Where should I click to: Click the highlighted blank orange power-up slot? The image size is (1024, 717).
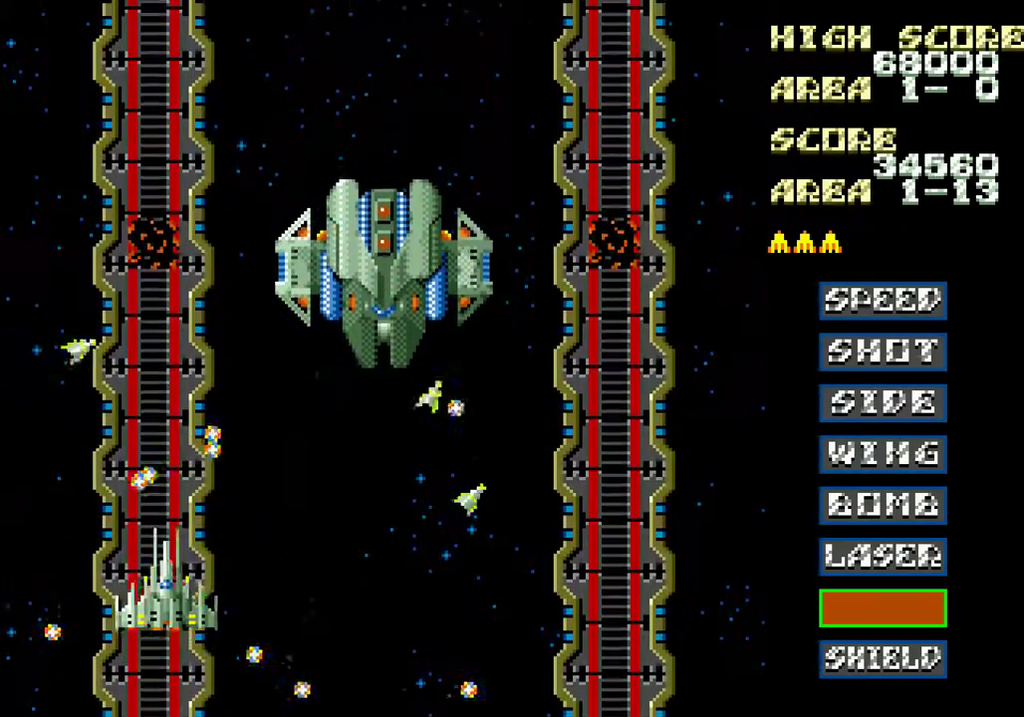(x=882, y=608)
